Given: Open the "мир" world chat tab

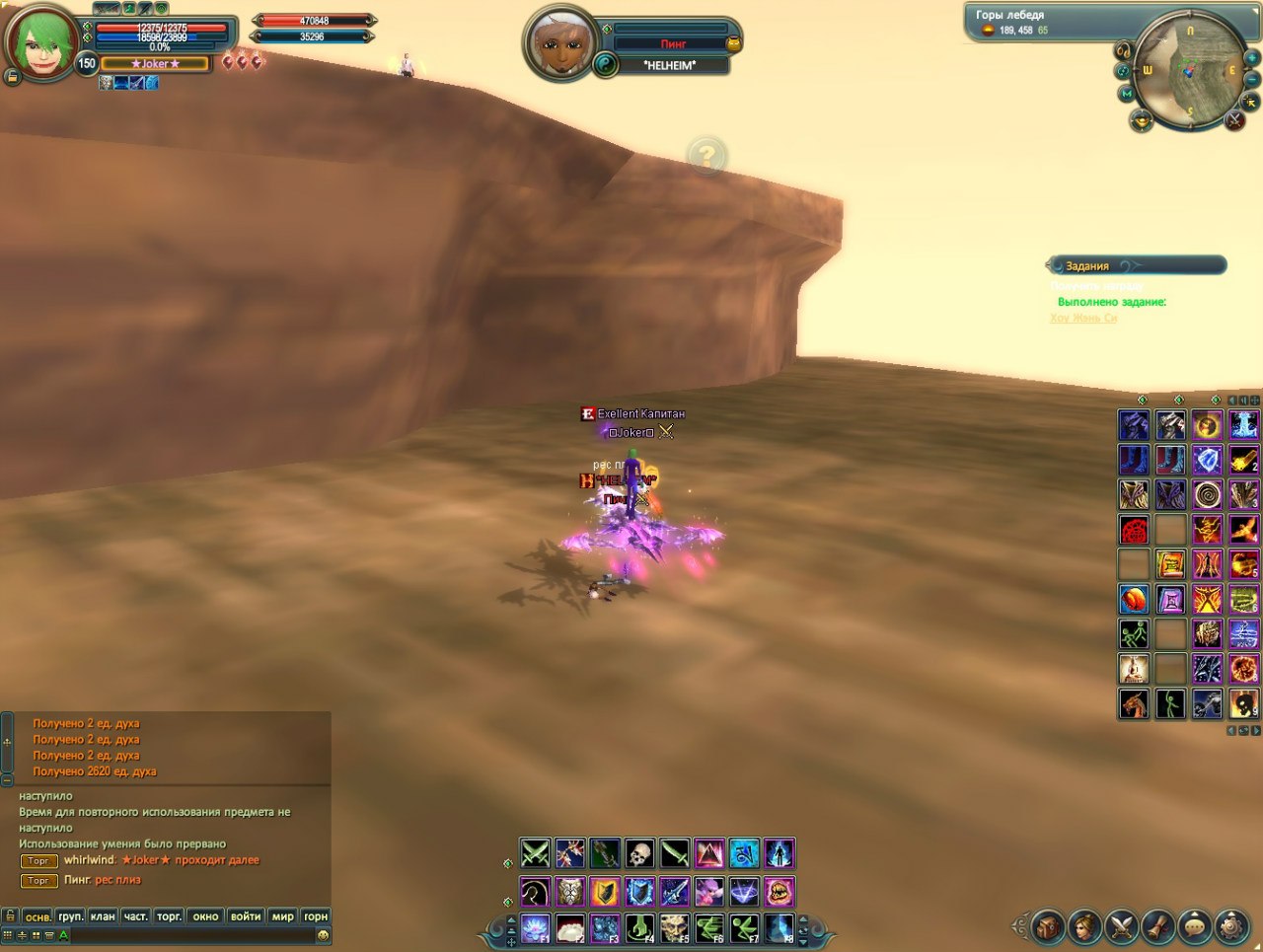Looking at the screenshot, I should pos(282,916).
